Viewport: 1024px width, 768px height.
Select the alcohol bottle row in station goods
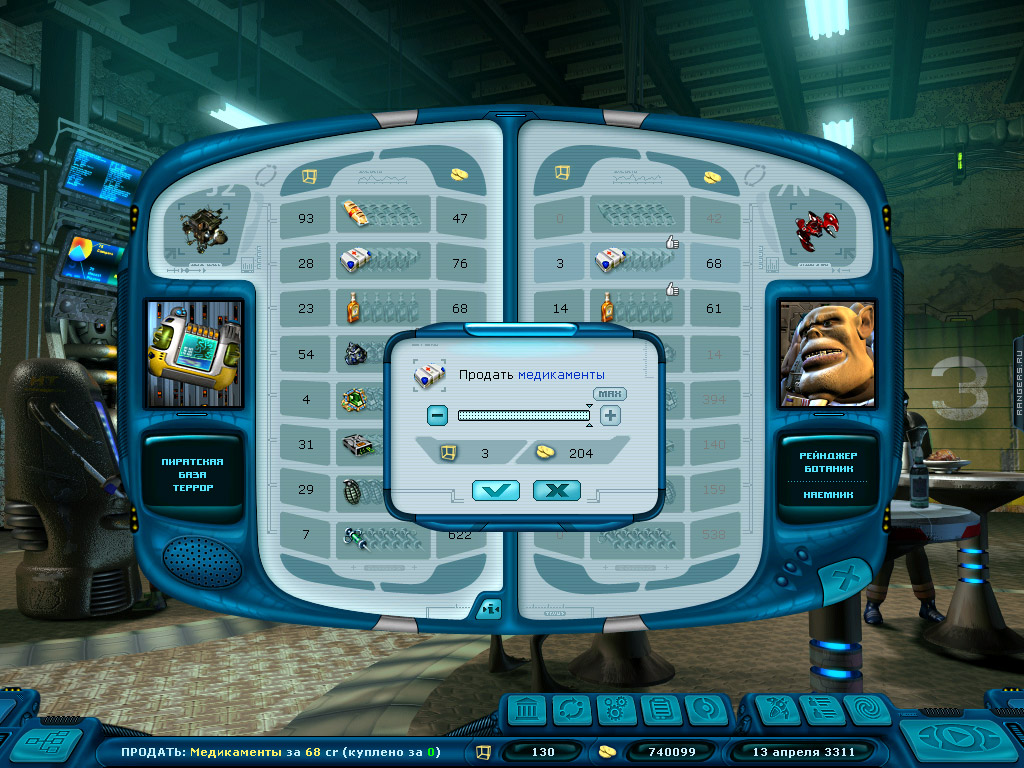tap(370, 308)
